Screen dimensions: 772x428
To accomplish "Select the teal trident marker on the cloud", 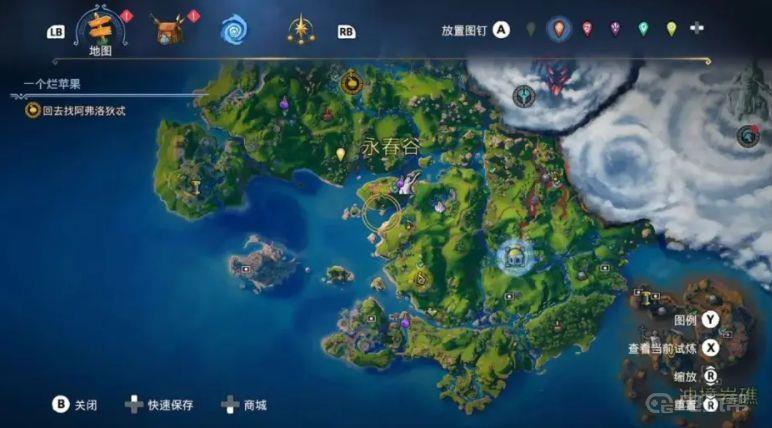I will point(523,96).
